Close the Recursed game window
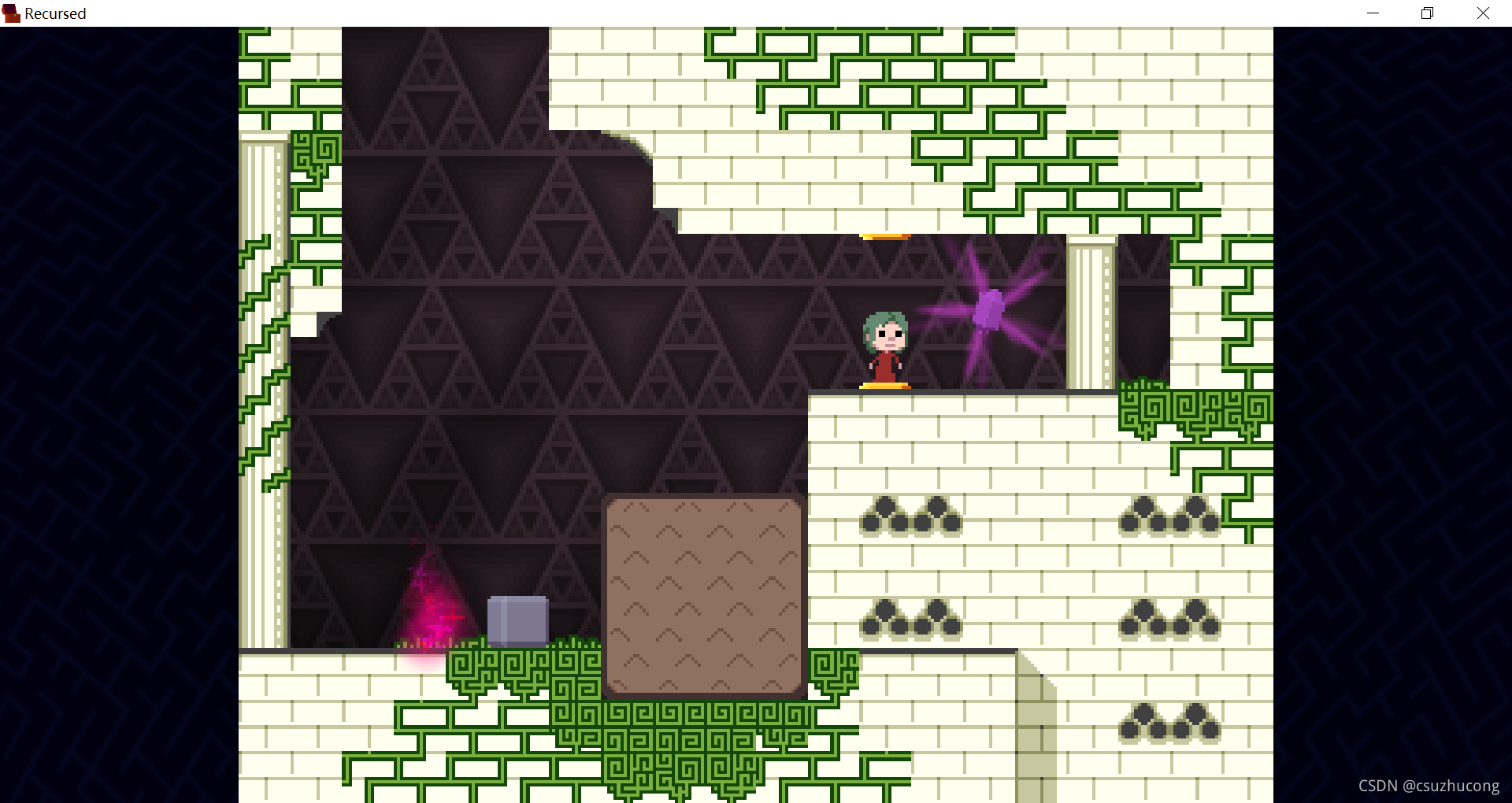Screen dimensions: 1512x803 (1483, 13)
